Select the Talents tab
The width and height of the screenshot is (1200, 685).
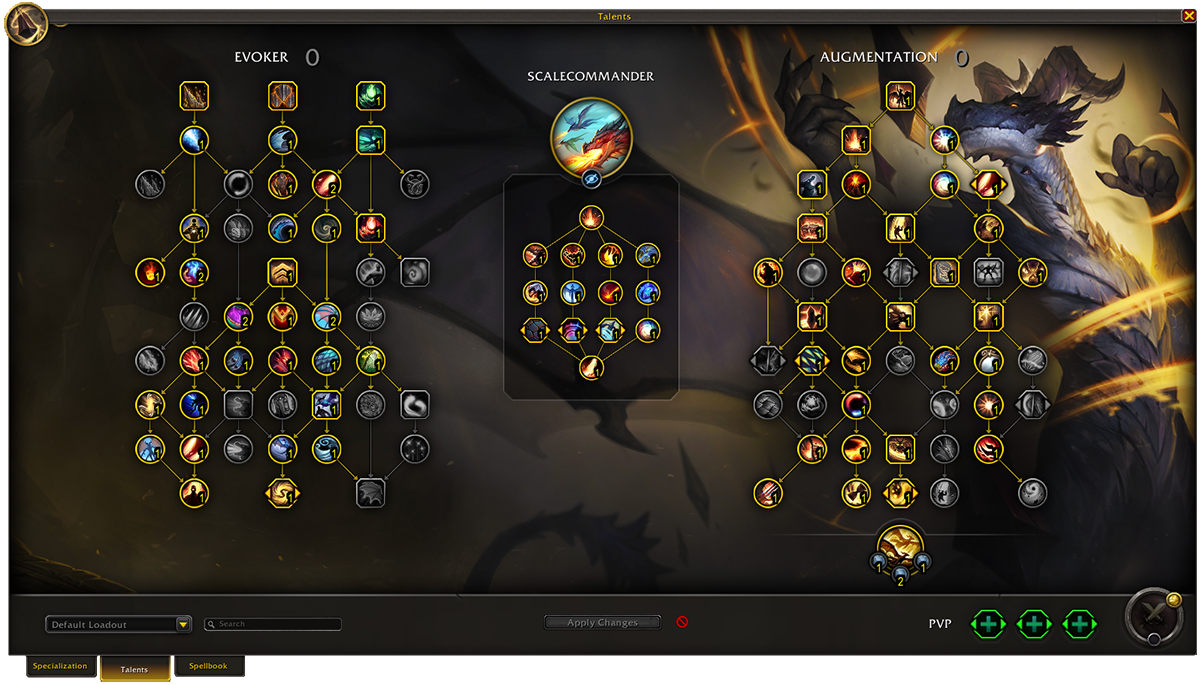134,669
